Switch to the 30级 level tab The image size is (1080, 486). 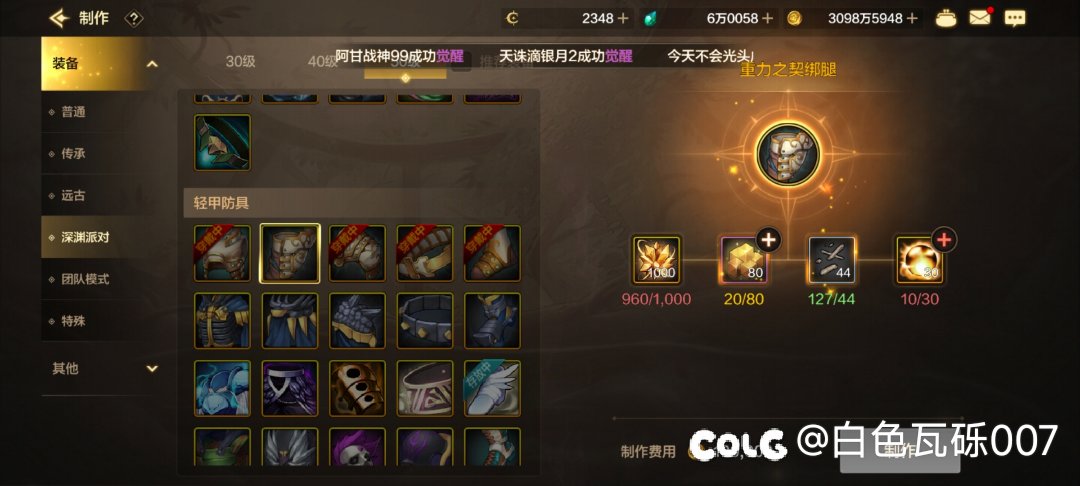pos(240,61)
